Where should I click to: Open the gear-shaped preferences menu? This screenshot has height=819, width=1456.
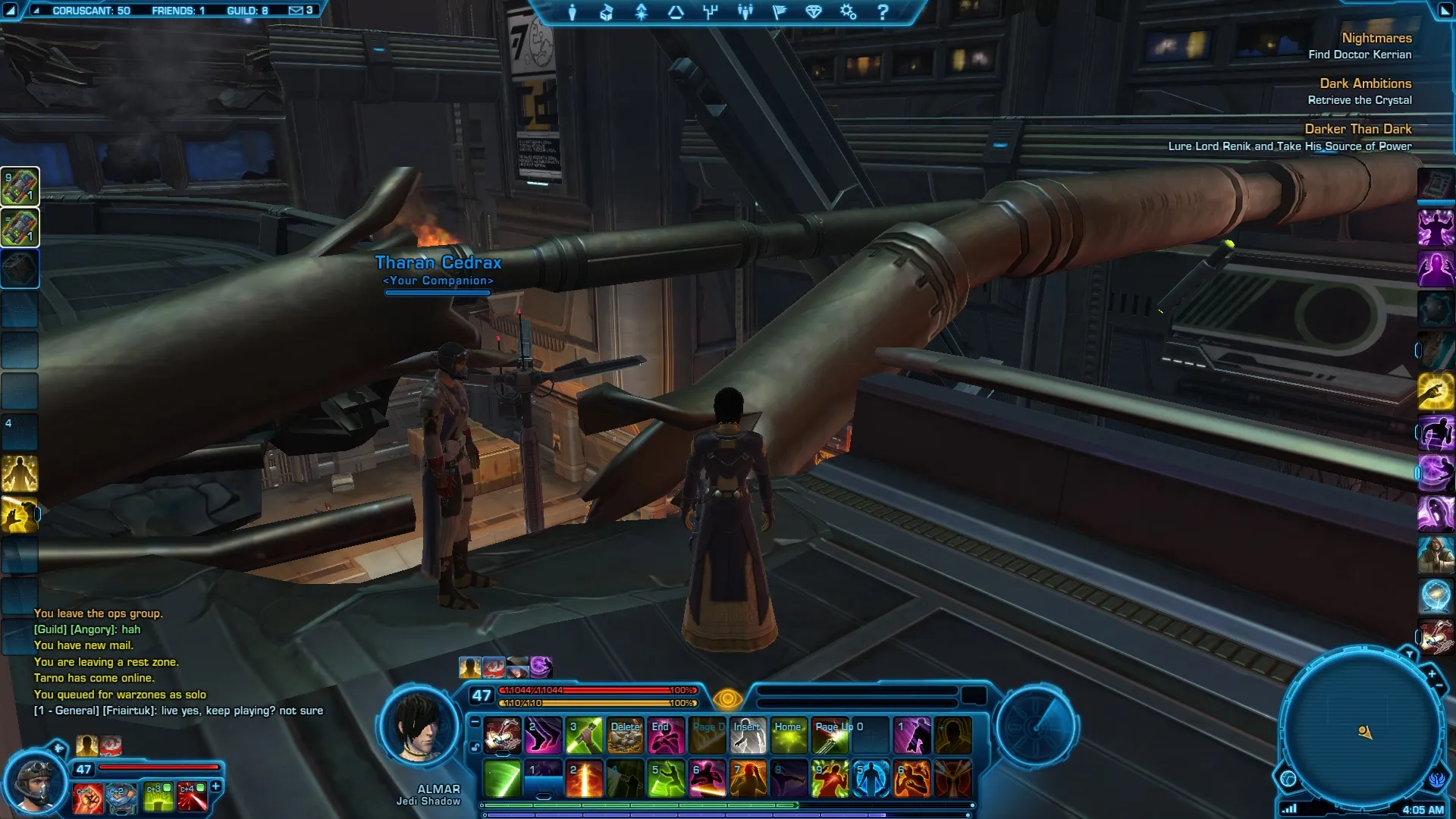coord(849,12)
